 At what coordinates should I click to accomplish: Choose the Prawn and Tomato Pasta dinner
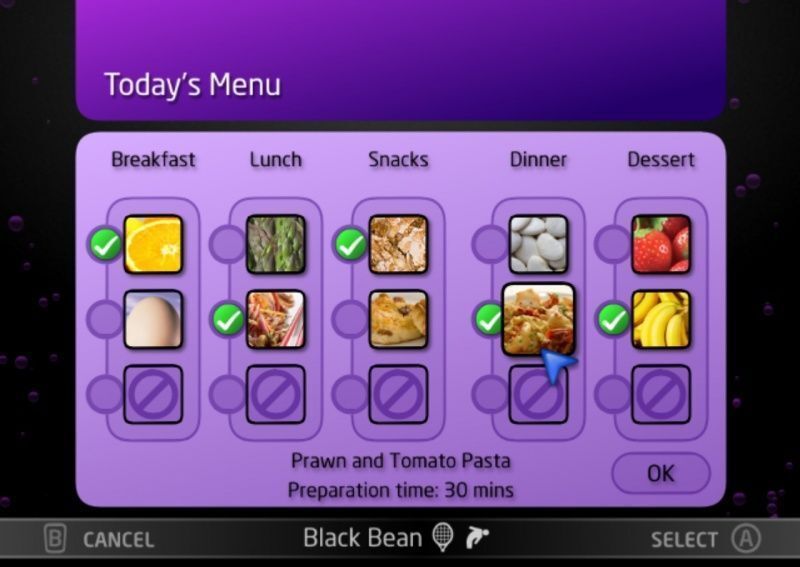pos(538,319)
